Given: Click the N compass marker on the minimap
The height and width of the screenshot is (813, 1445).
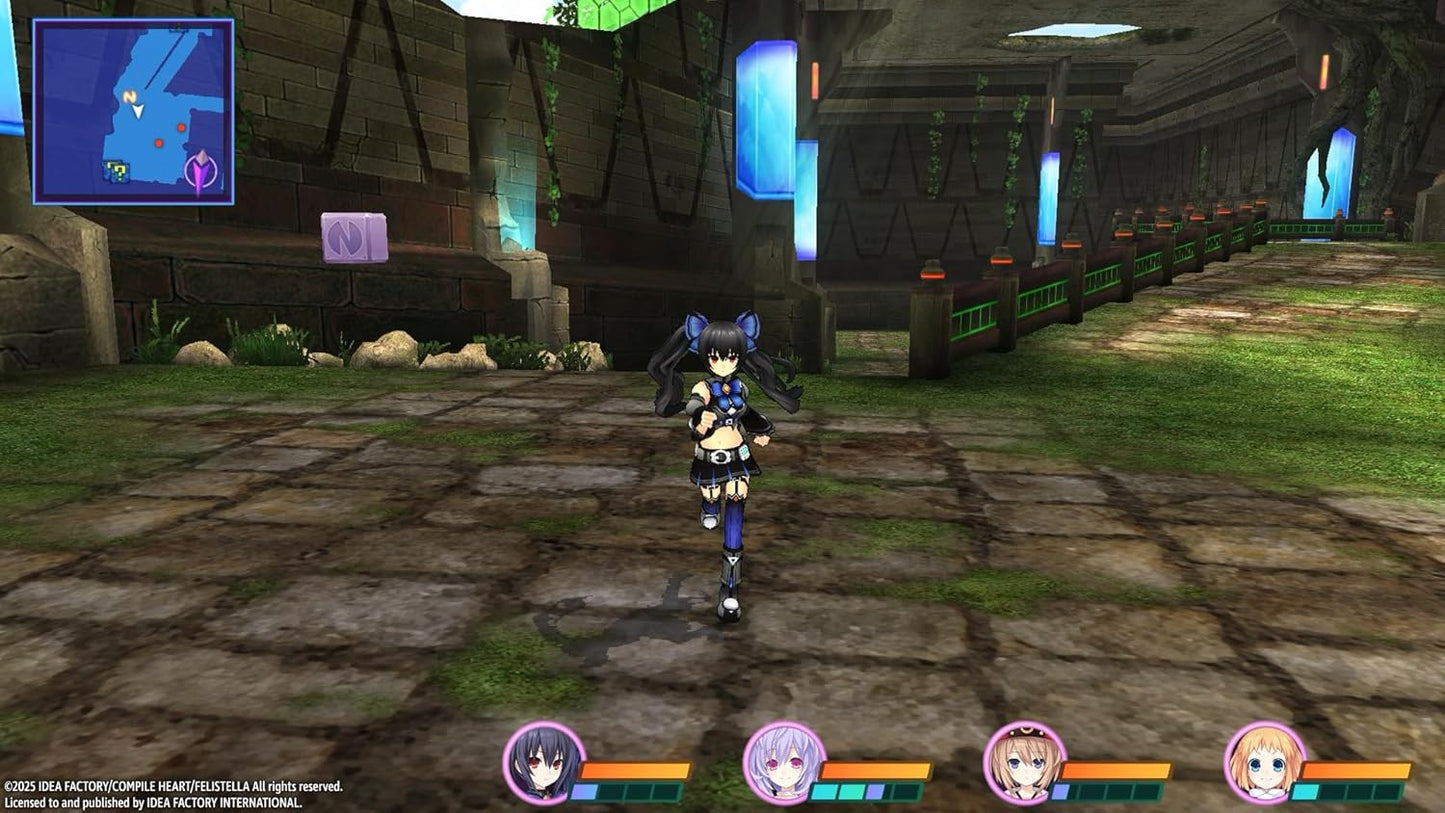Looking at the screenshot, I should pyautogui.click(x=128, y=95).
